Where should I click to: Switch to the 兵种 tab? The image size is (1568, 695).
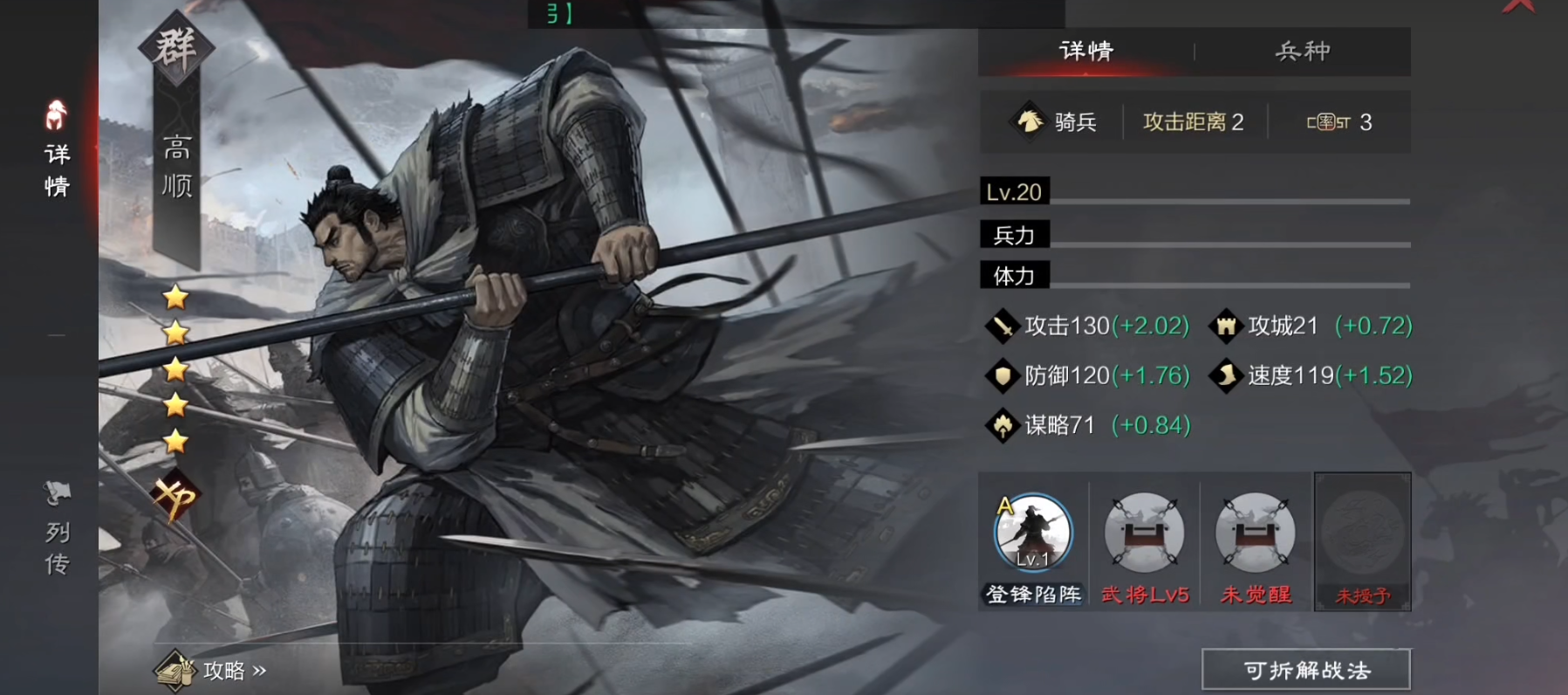point(1302,52)
